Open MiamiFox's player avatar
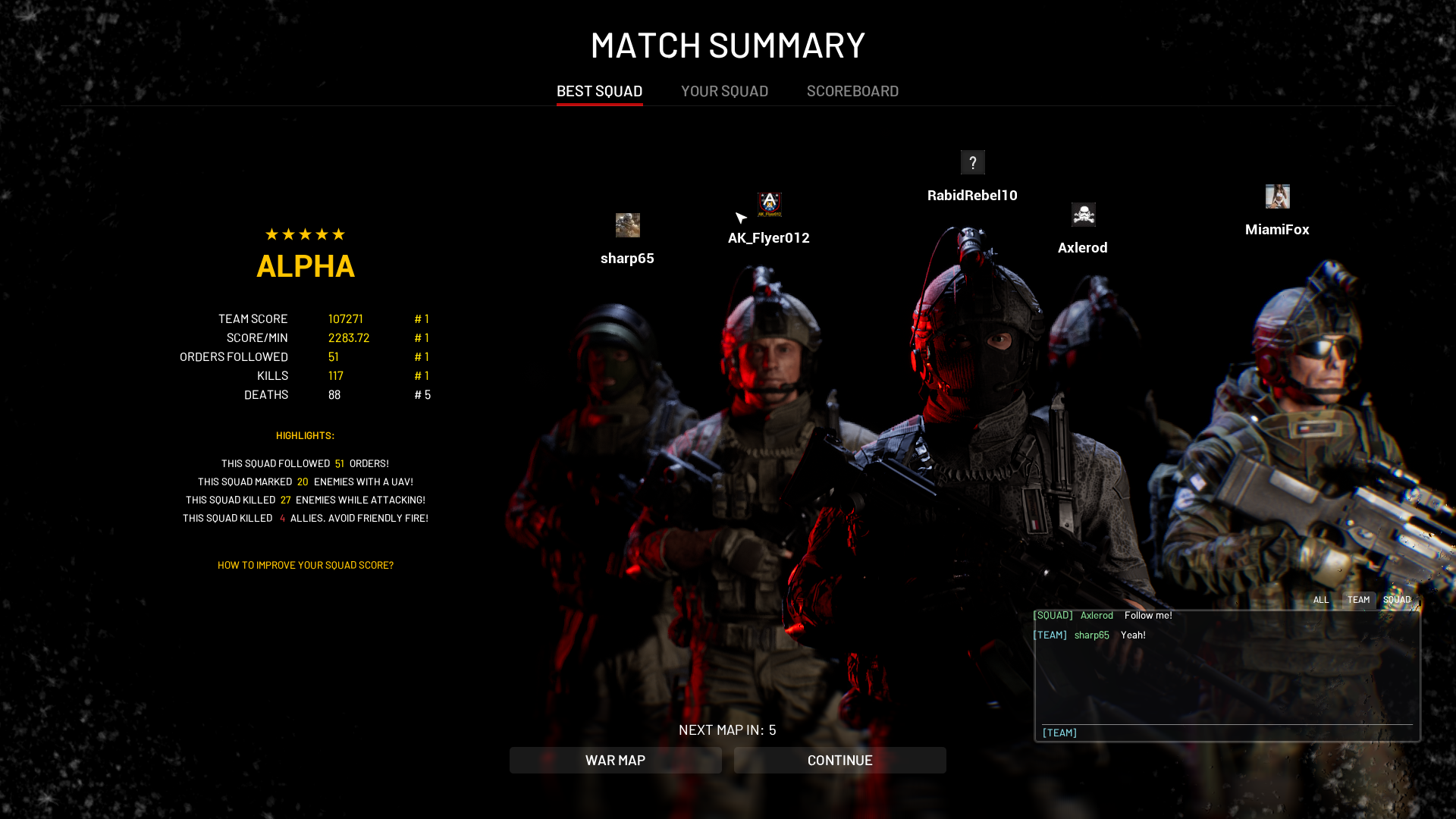The width and height of the screenshot is (1456, 819). 1277,196
